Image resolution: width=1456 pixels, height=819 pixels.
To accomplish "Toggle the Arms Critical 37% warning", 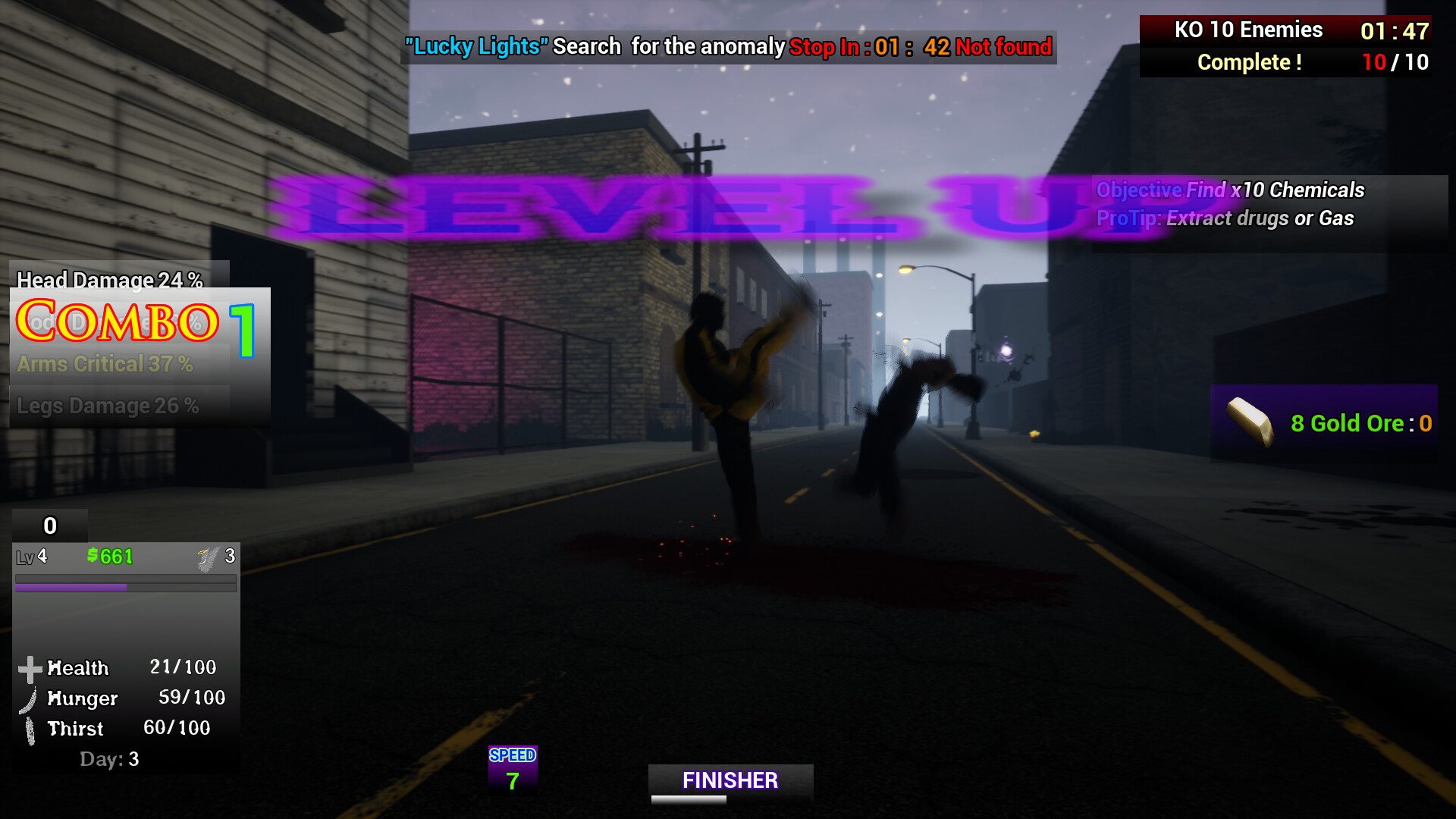I will coord(106,364).
